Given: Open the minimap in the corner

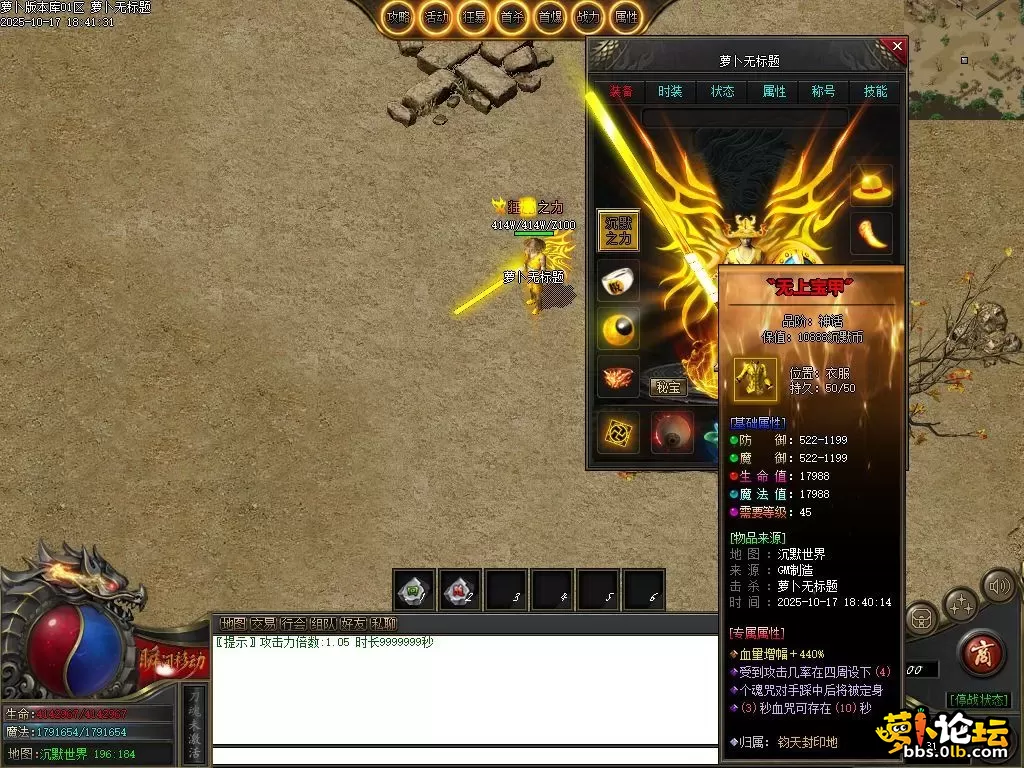Looking at the screenshot, I should click(964, 45).
